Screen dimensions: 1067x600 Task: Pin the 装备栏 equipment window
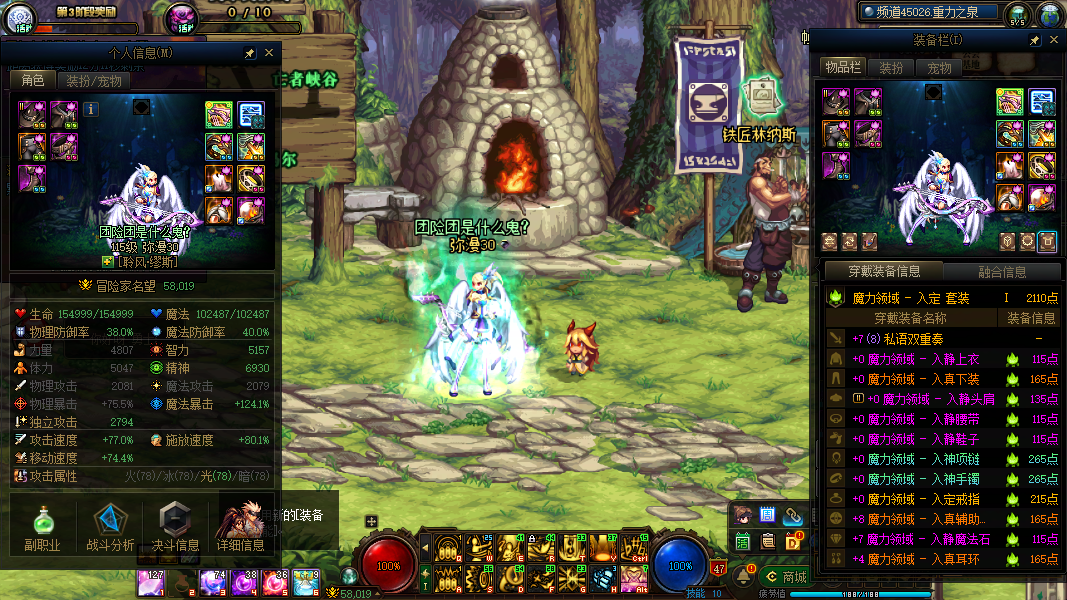point(1035,40)
